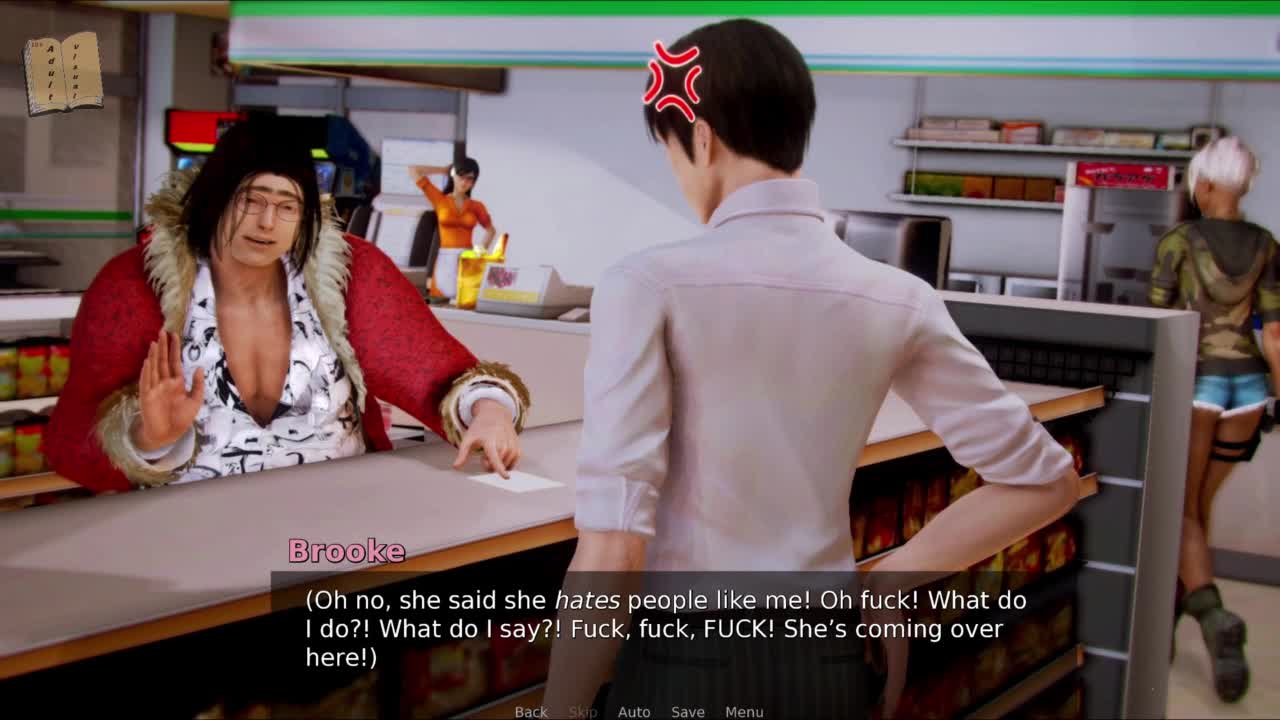The height and width of the screenshot is (720, 1280).
Task: Advance Brooke's dialogue text box
Action: pos(665,628)
